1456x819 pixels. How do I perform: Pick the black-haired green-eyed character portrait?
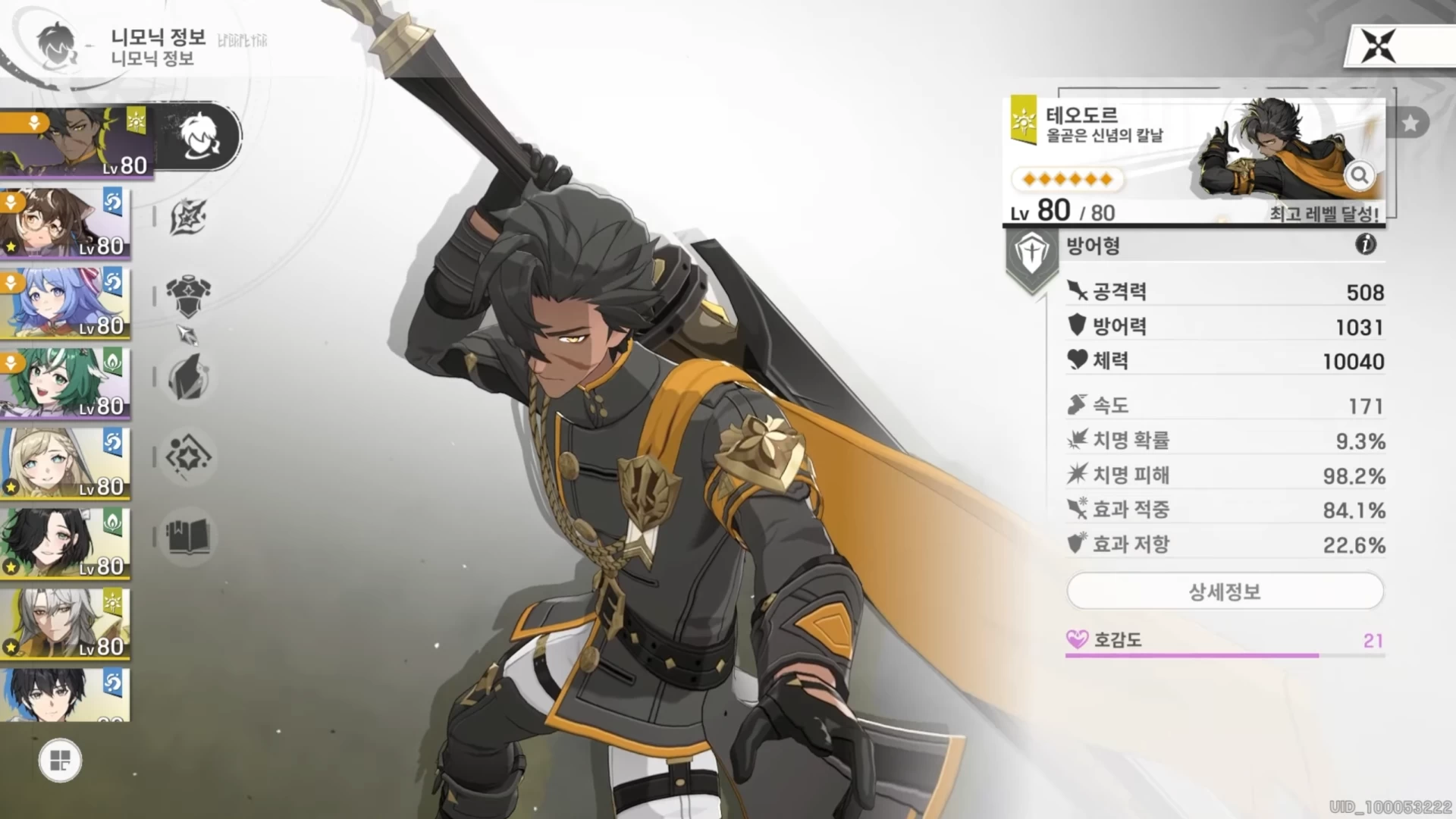pyautogui.click(x=65, y=544)
